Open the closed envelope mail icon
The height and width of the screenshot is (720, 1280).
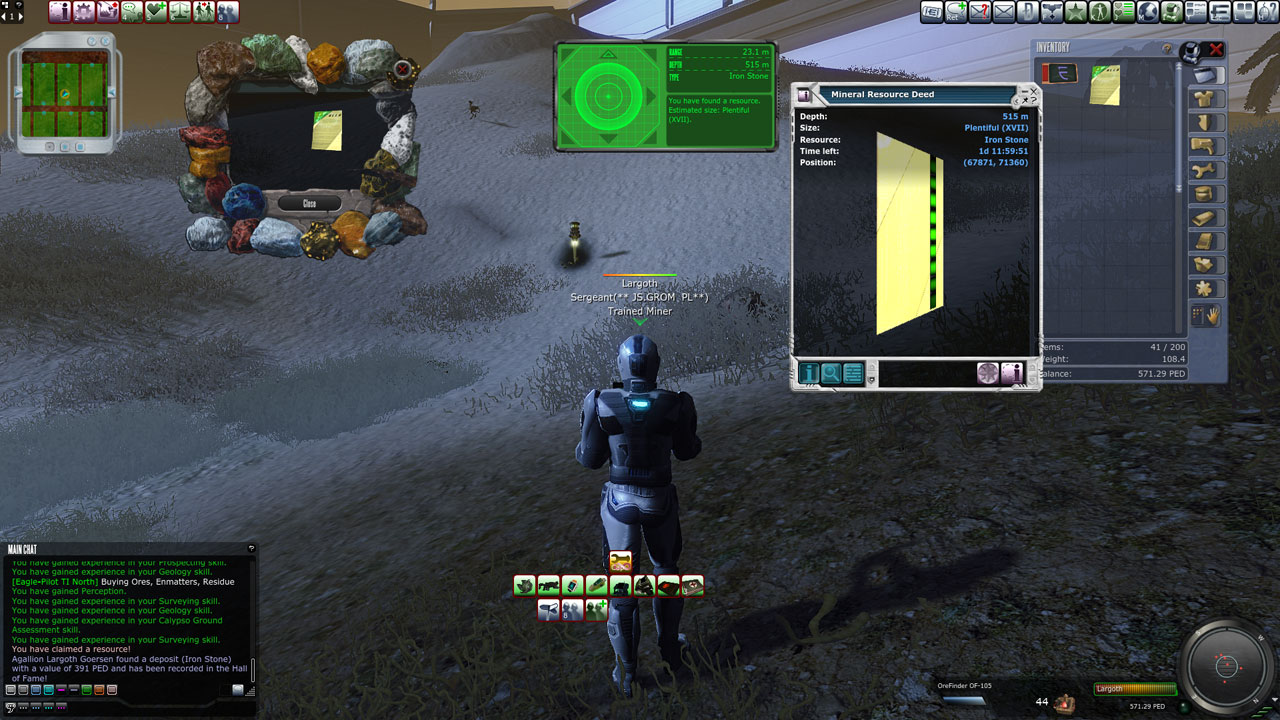(1004, 12)
